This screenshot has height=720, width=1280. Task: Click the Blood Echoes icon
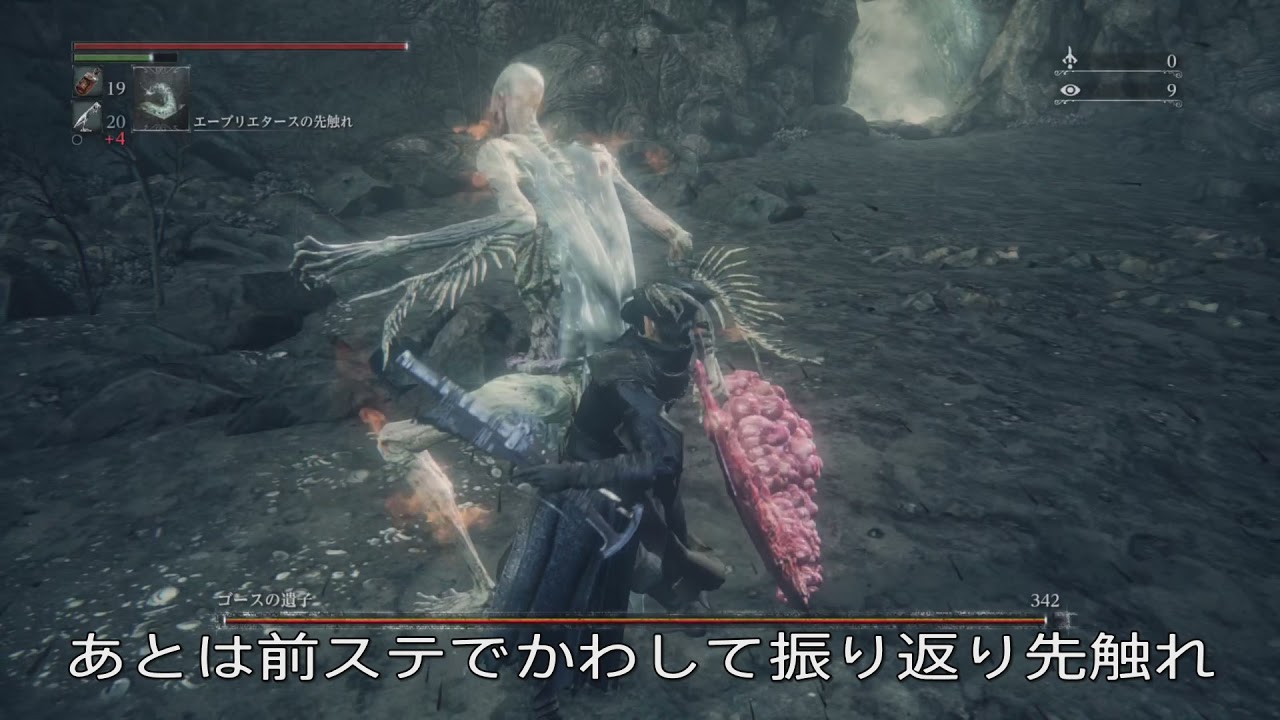point(1071,60)
